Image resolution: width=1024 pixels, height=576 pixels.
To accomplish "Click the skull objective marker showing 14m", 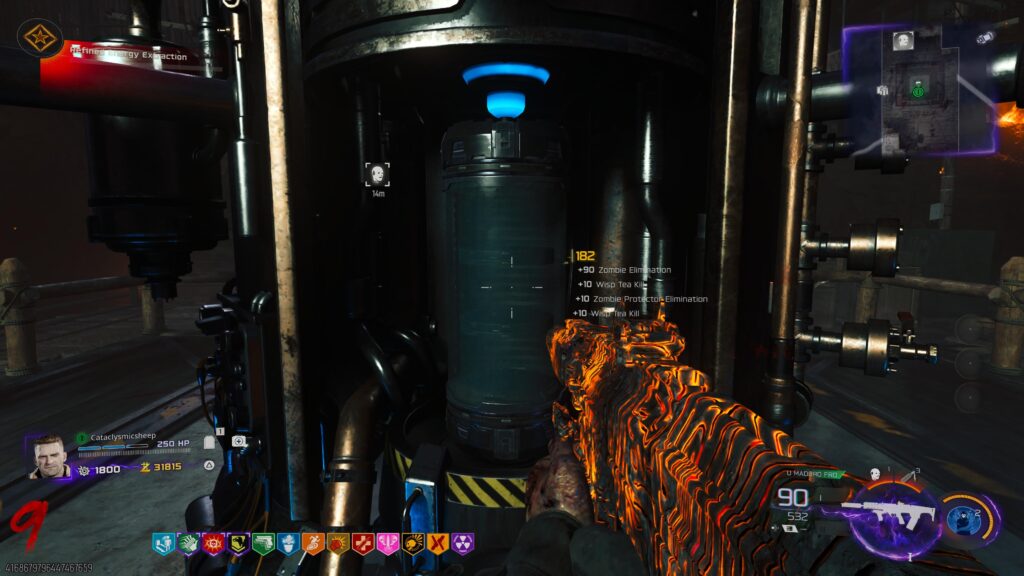I will tap(377, 175).
